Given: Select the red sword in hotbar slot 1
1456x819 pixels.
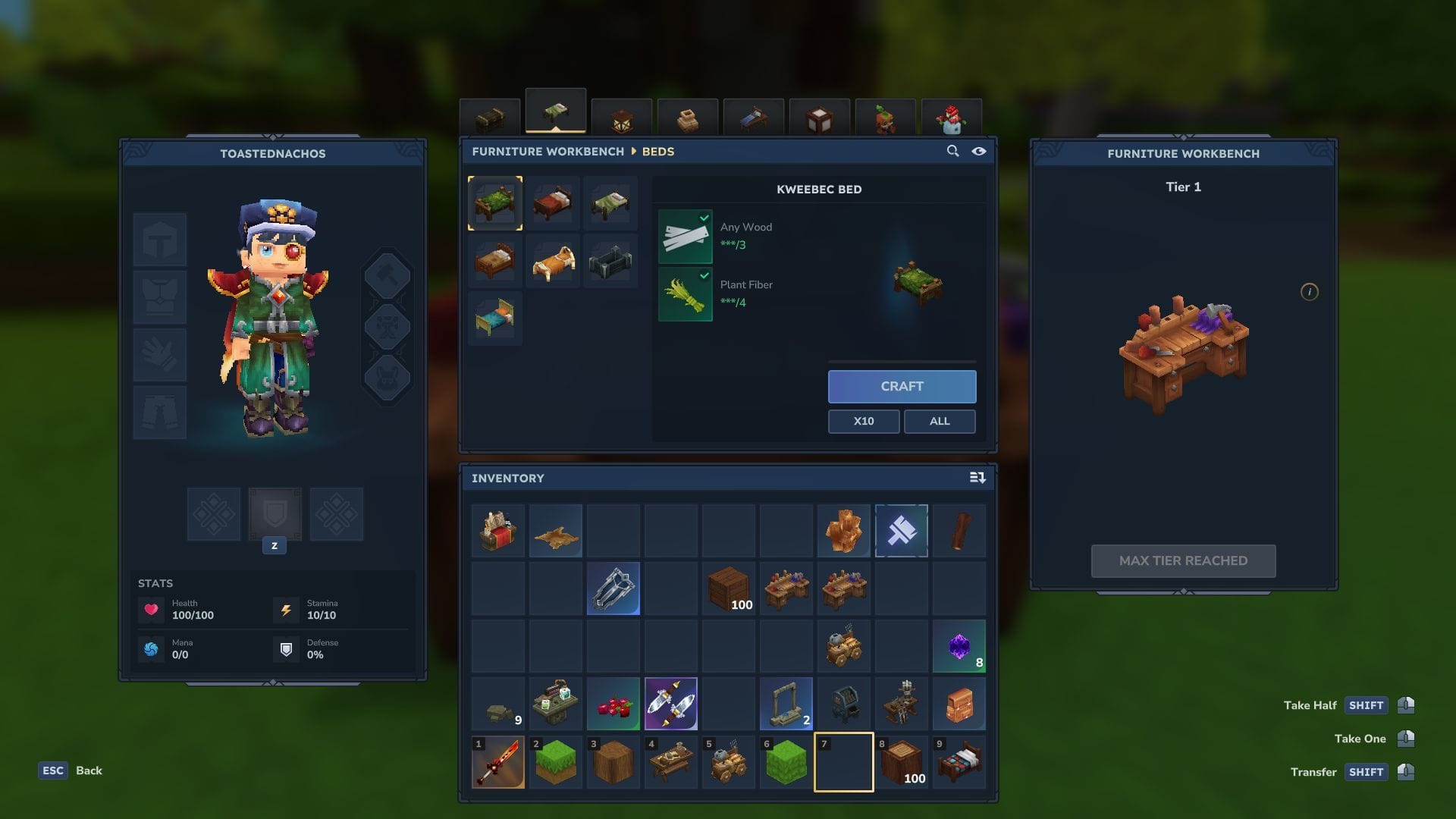Looking at the screenshot, I should pos(498,762).
